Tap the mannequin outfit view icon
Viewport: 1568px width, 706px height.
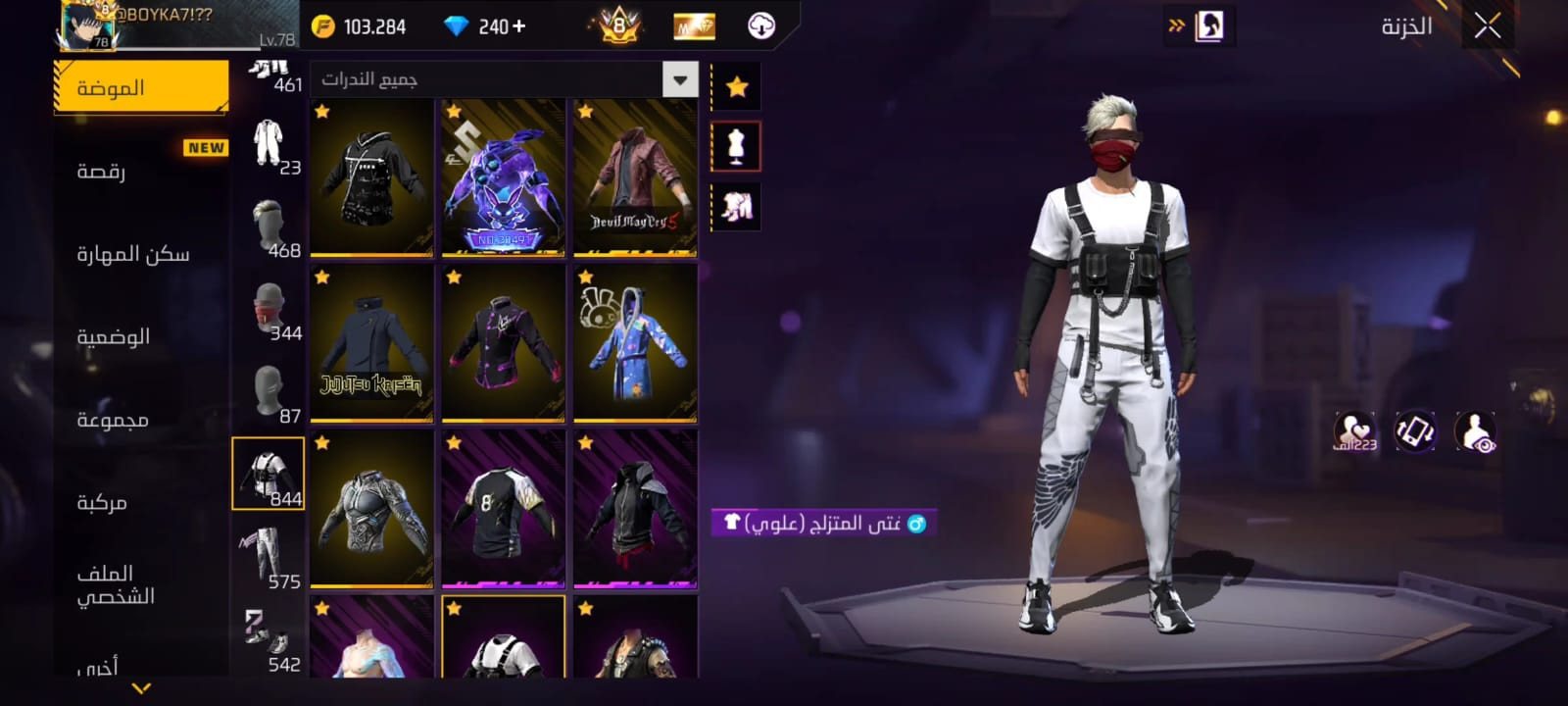point(737,147)
